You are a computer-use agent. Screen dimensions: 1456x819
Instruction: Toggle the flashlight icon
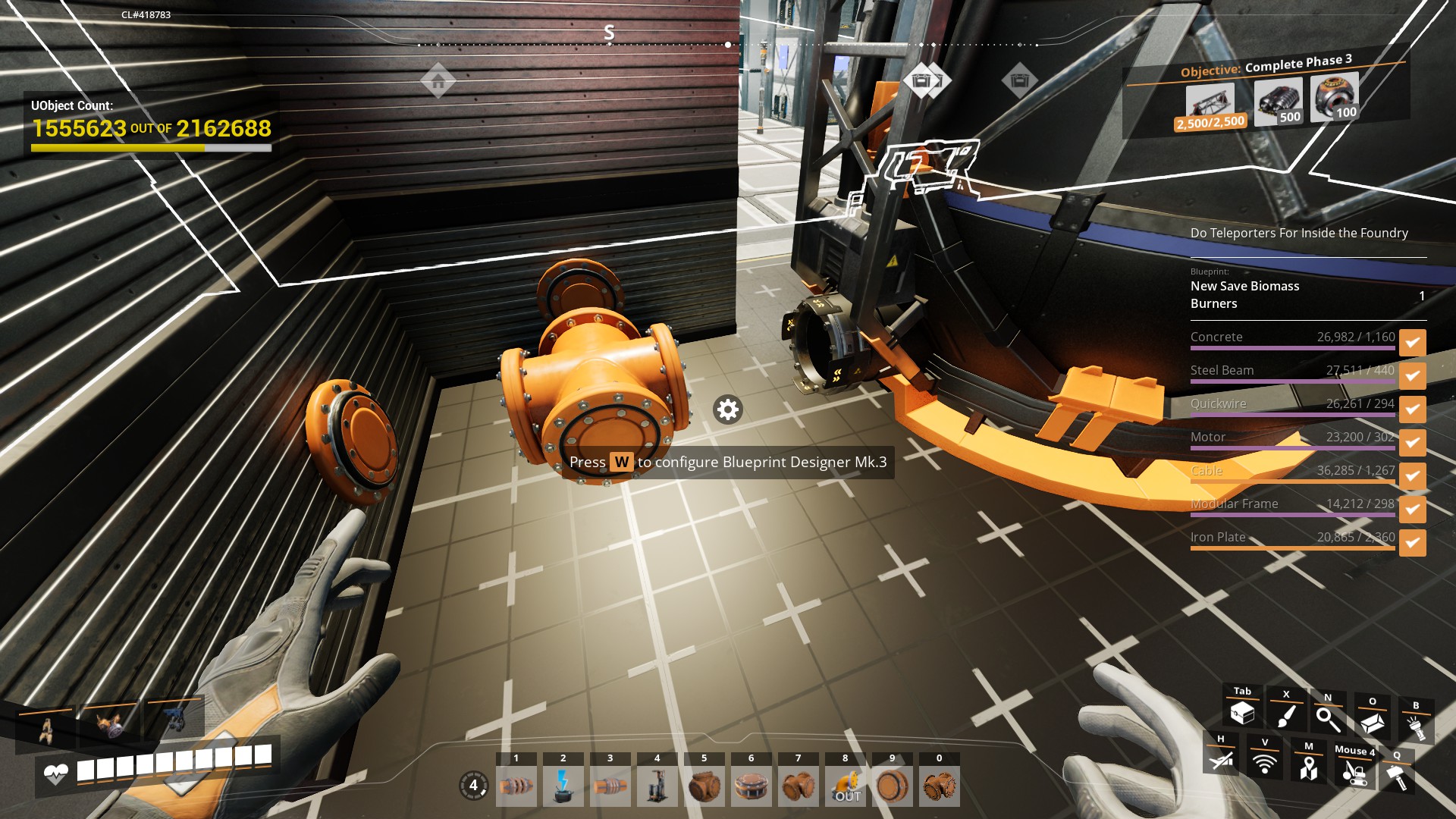(x=1415, y=726)
